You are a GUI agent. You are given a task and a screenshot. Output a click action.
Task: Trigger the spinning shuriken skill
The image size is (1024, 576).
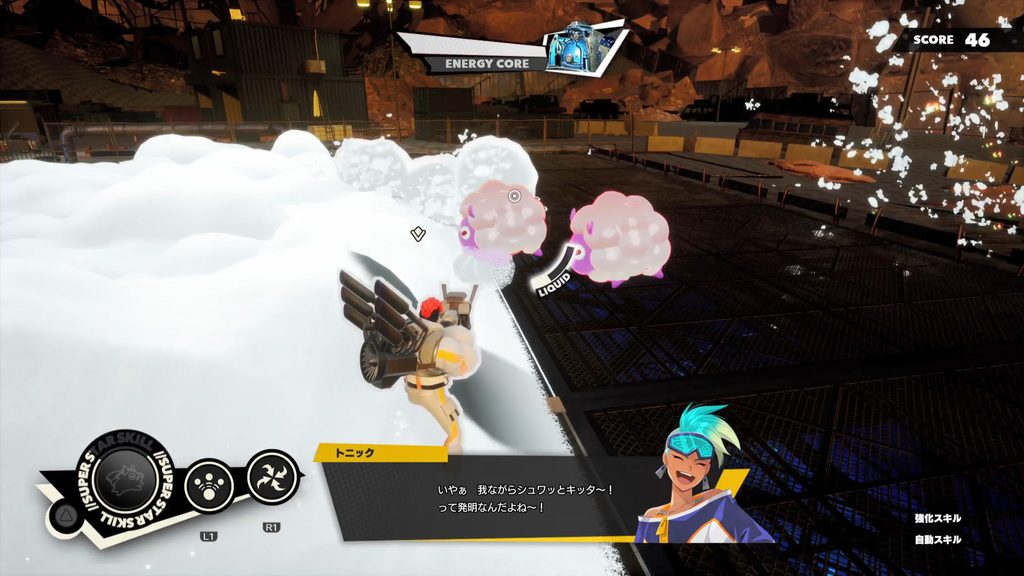click(x=272, y=475)
